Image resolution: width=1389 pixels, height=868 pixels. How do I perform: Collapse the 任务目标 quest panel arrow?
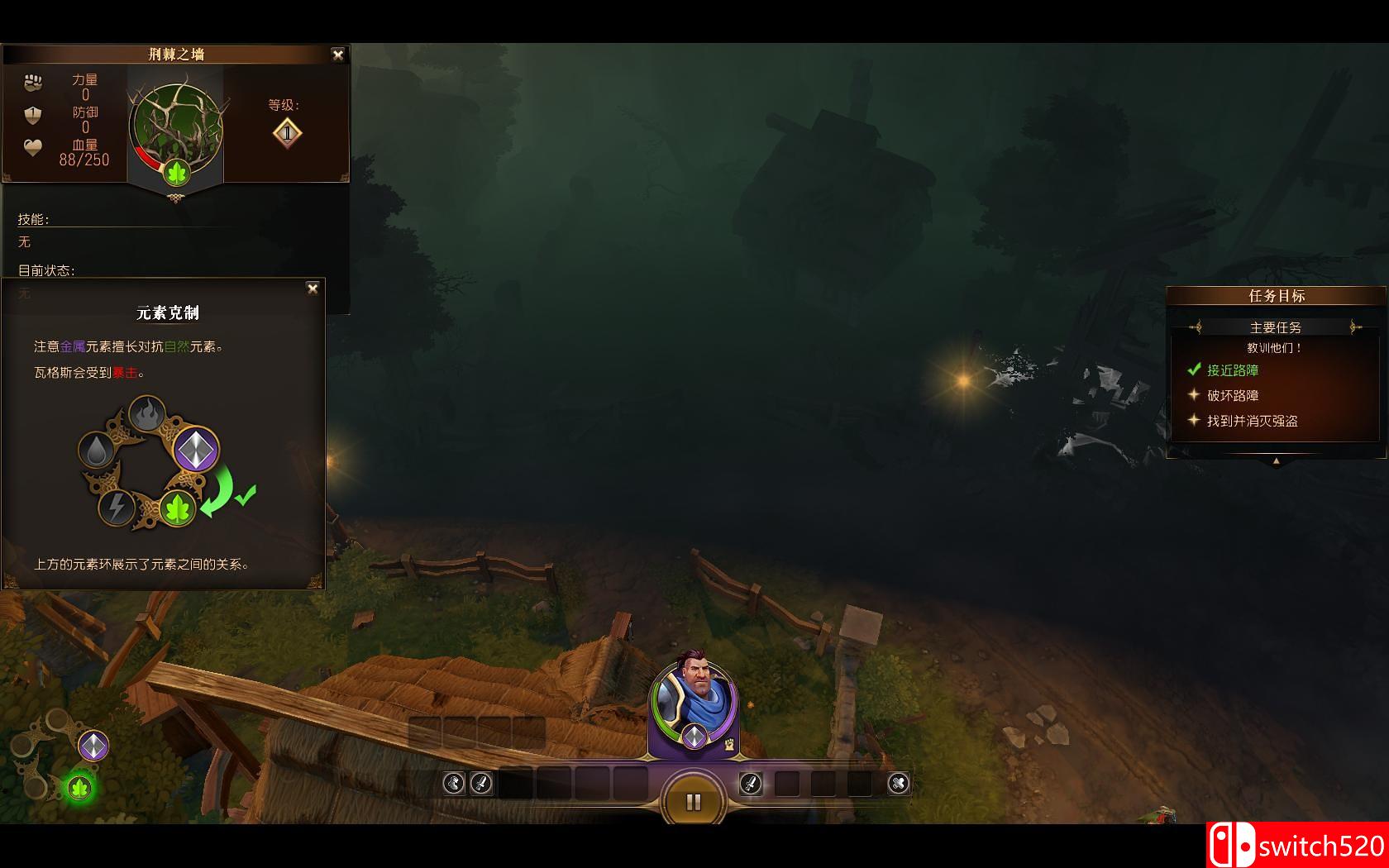1276,461
